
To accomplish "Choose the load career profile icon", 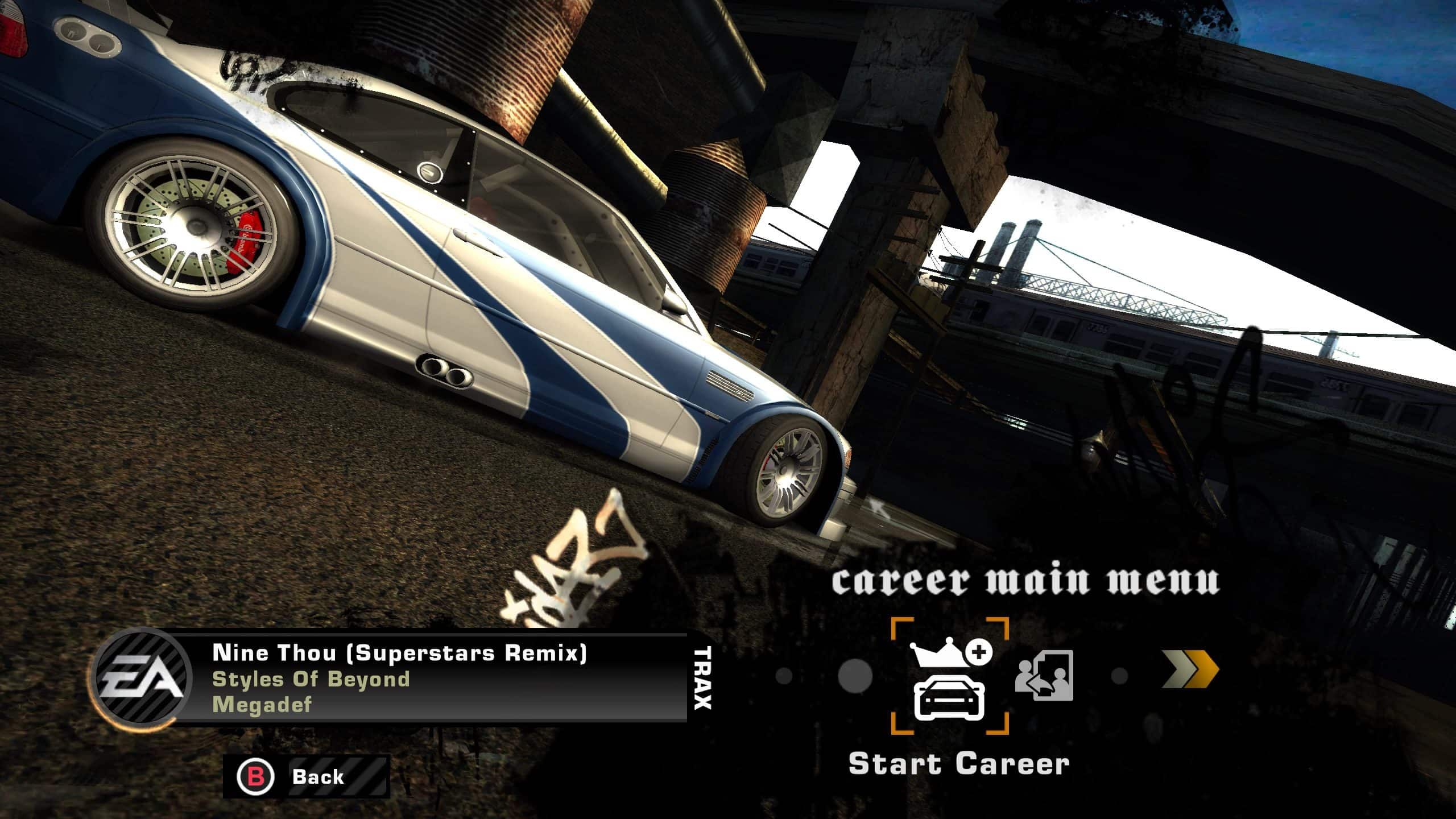I will click(1044, 676).
